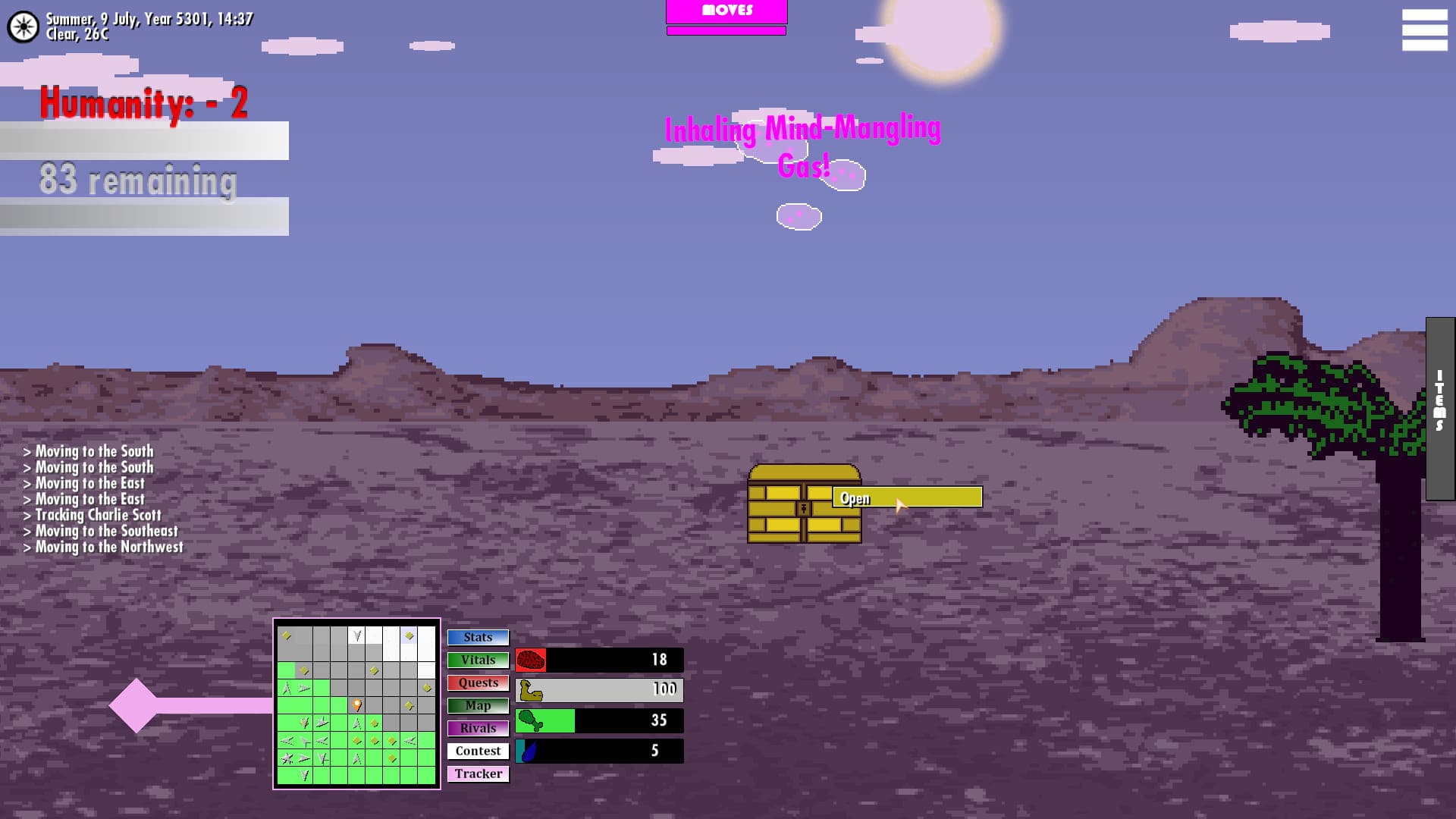1456x819 pixels.
Task: Click the green drumstick hunger icon
Action: 531,720
